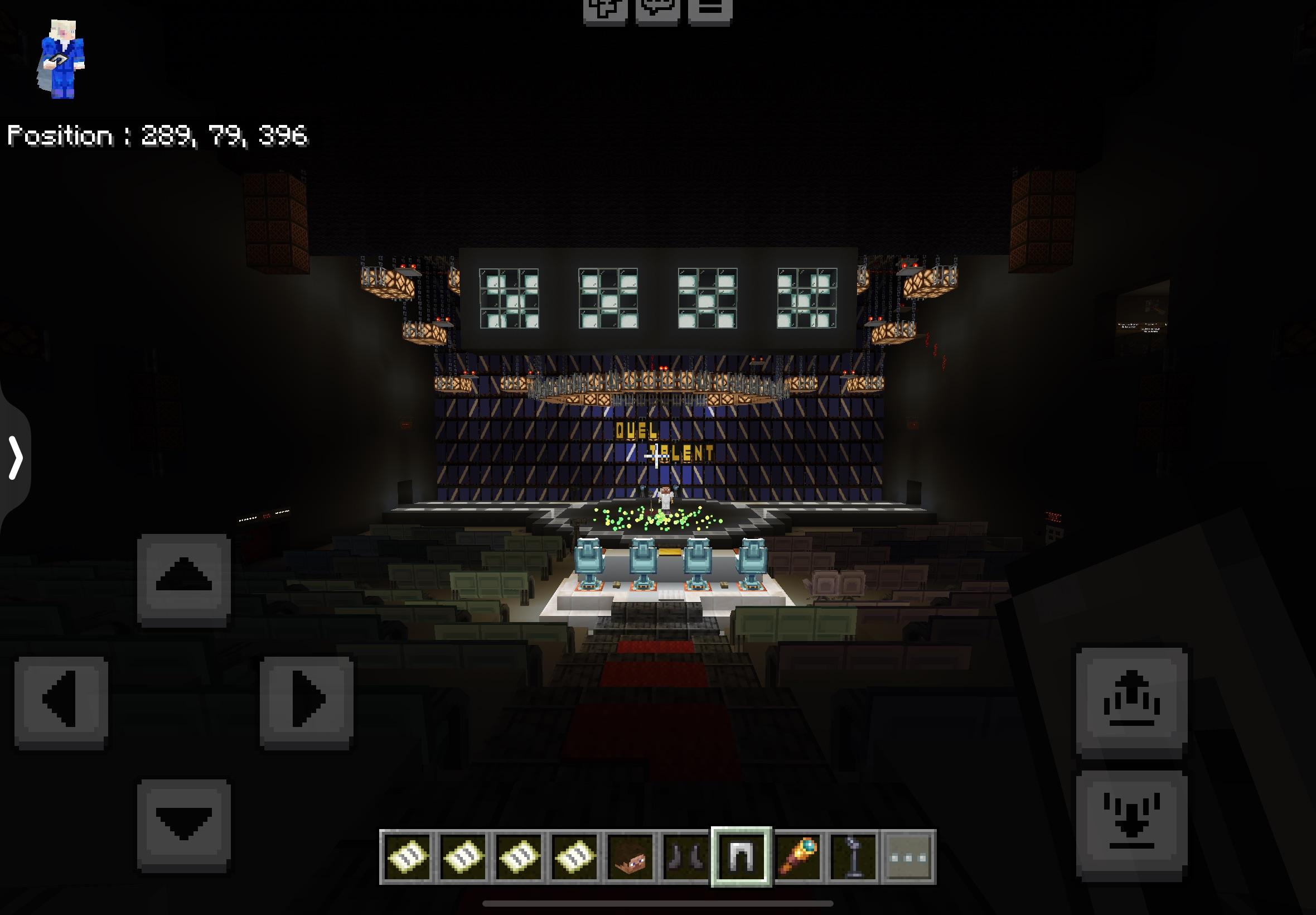This screenshot has height=915, width=1316.
Task: Open the pause menu with the list icon
Action: click(709, 8)
